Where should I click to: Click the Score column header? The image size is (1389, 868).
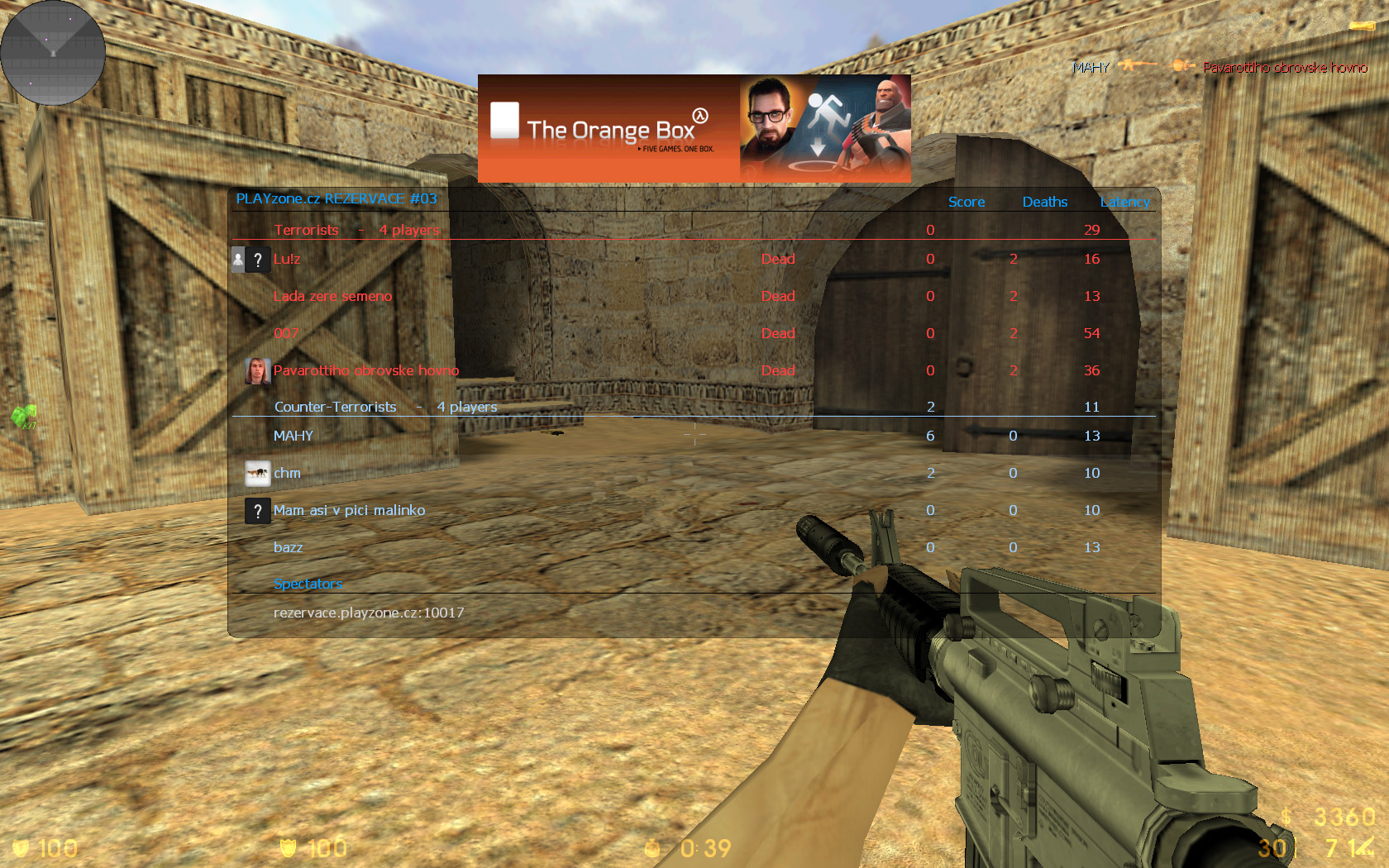(x=967, y=202)
